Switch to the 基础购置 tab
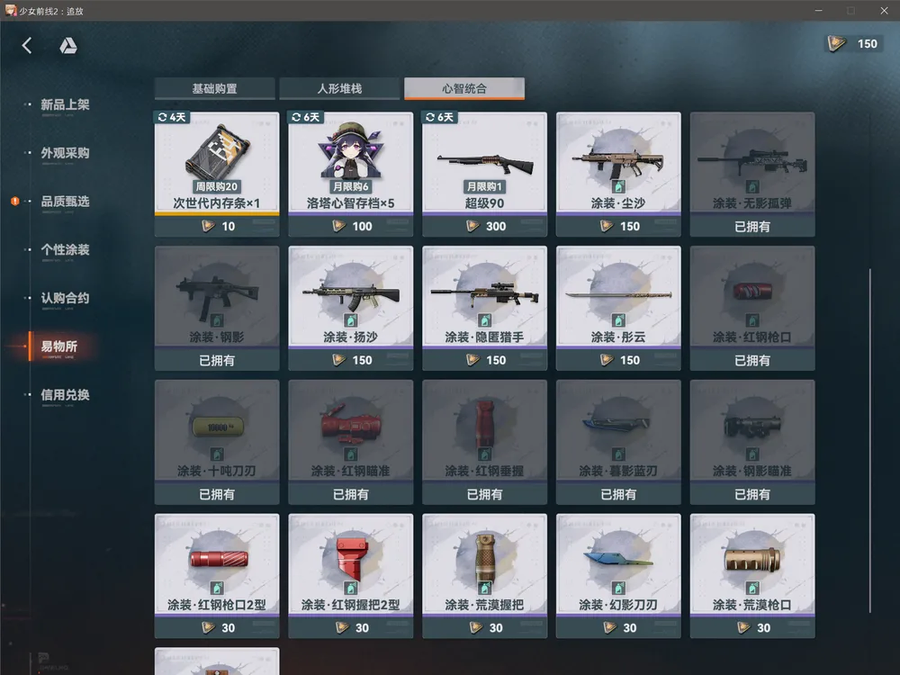900x675 pixels. [214, 89]
